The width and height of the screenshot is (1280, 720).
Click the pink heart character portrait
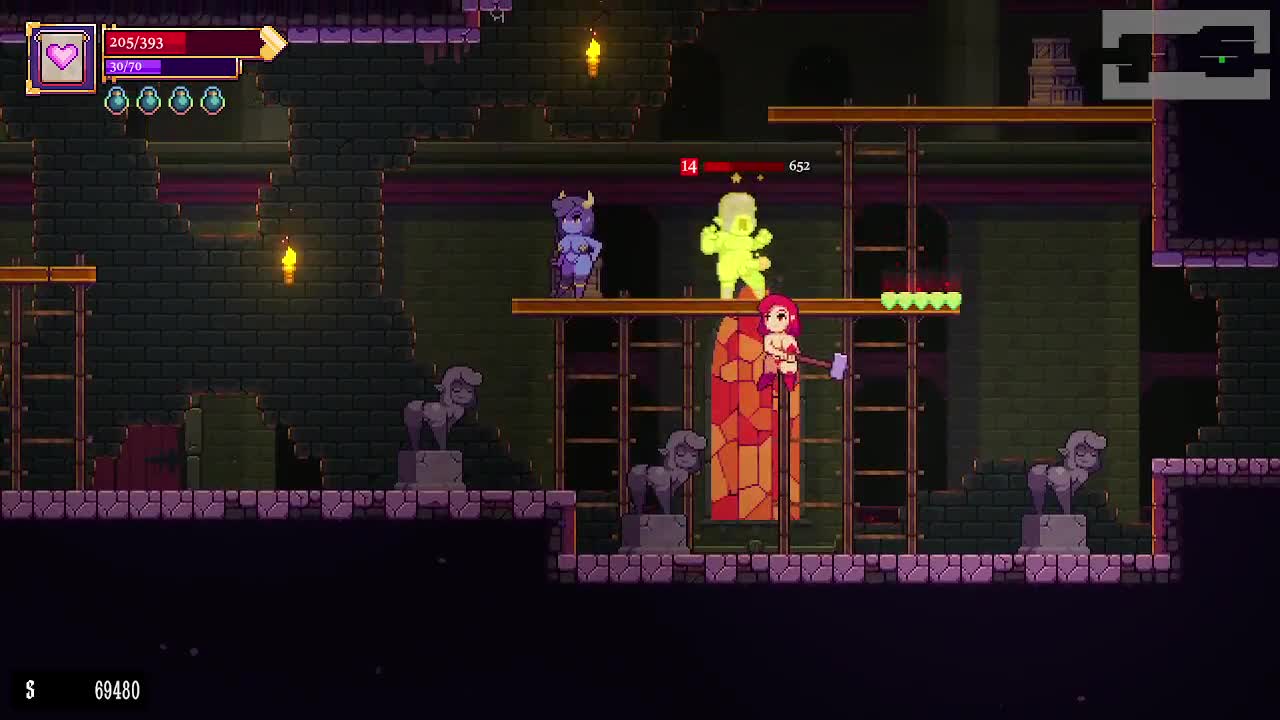[x=62, y=58]
